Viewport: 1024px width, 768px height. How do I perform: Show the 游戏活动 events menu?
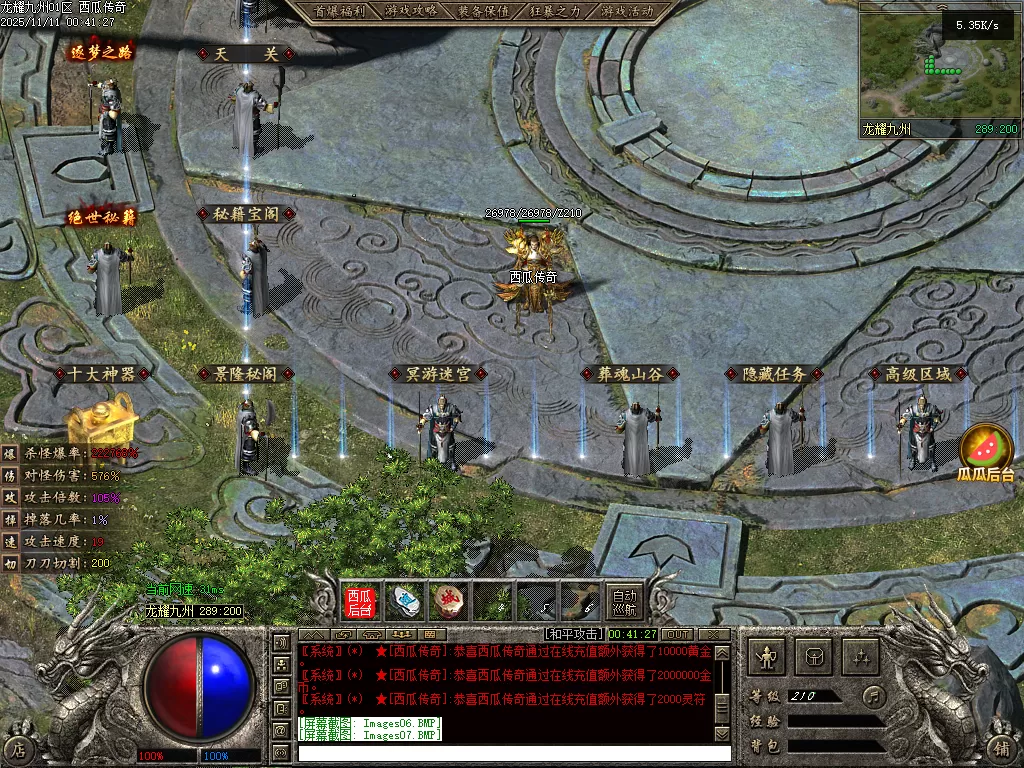(x=627, y=11)
